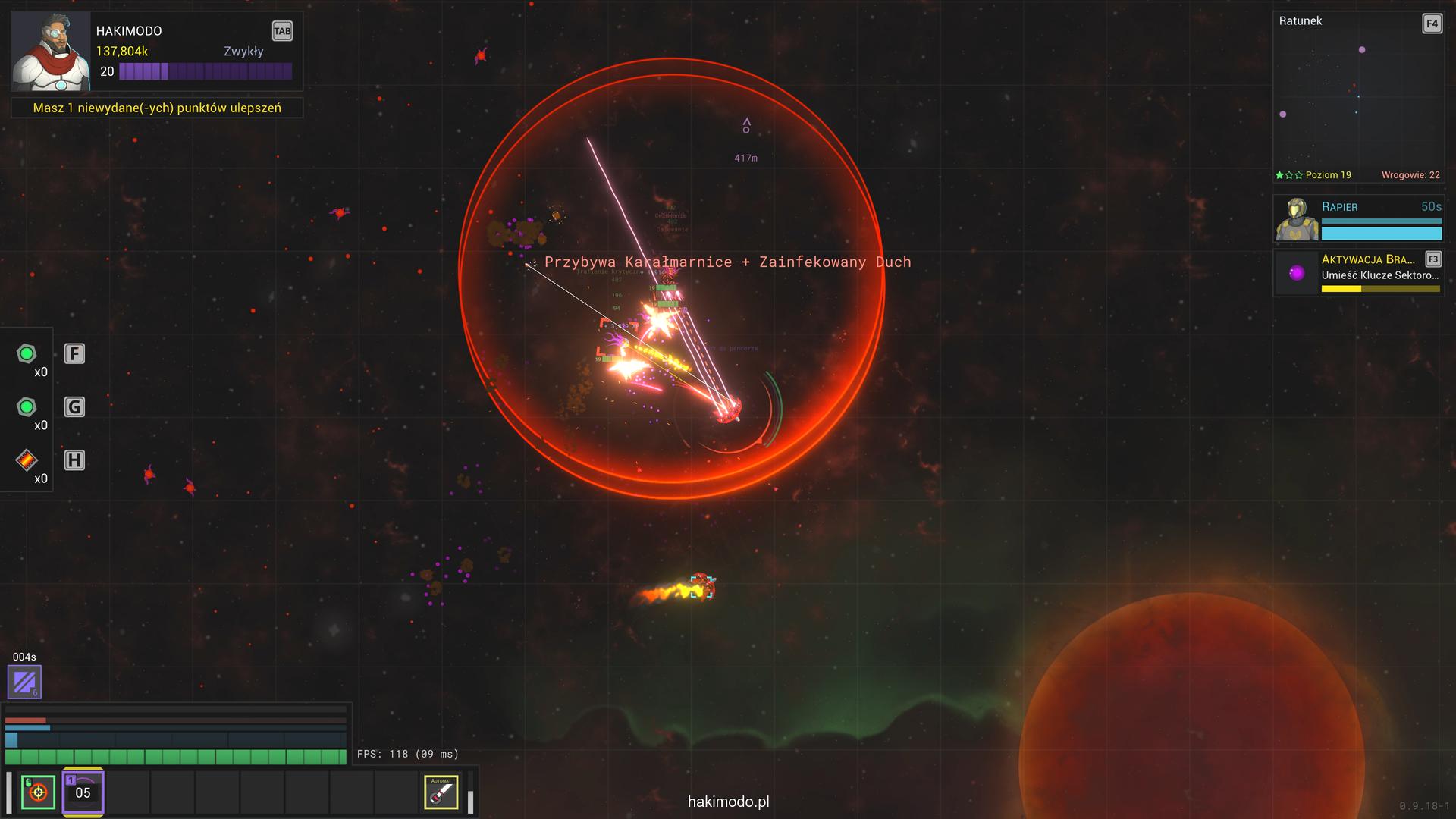Activate the purple striped ability icon

tap(24, 682)
